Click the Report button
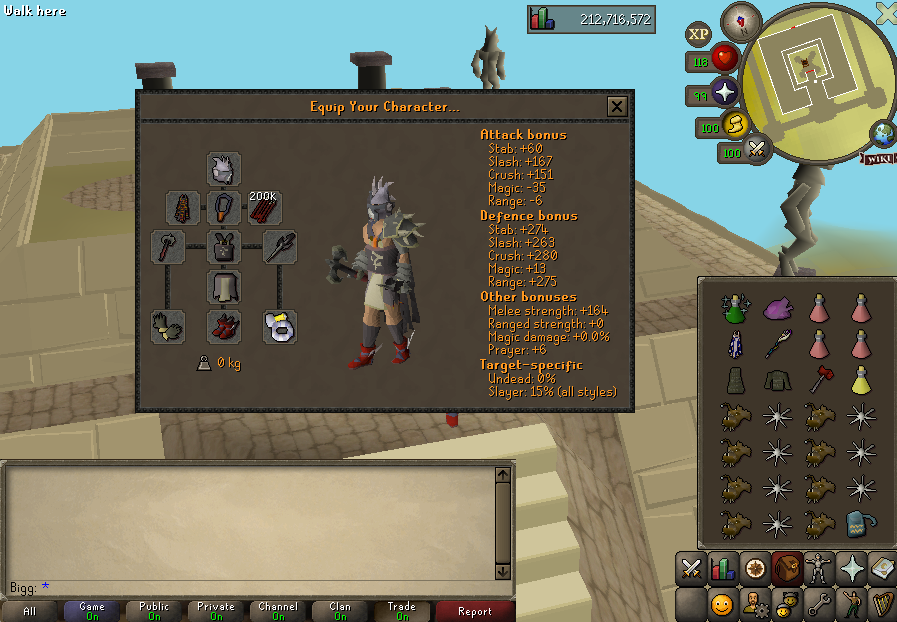897x622 pixels. [x=474, y=611]
